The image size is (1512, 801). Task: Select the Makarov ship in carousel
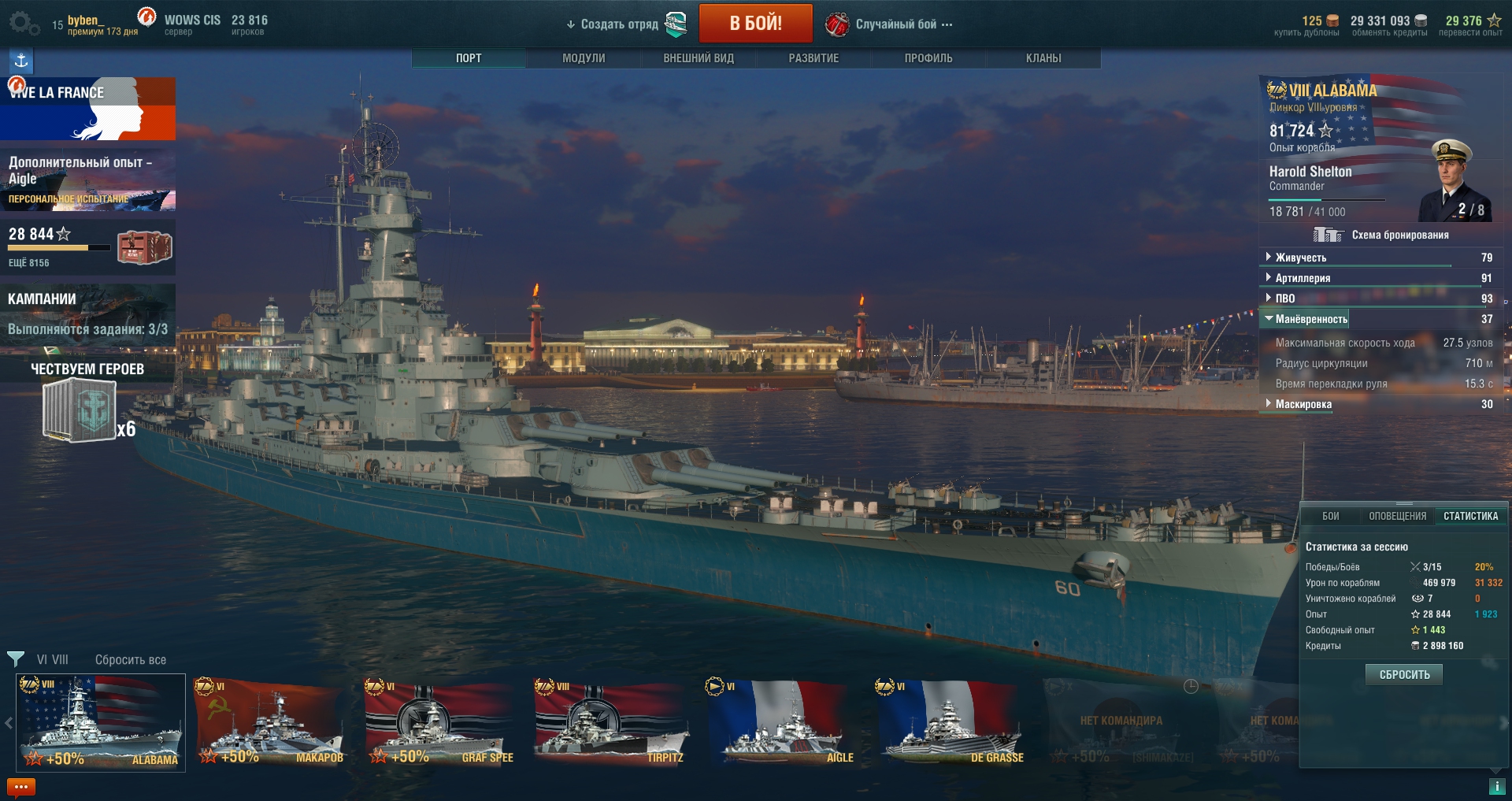click(270, 723)
